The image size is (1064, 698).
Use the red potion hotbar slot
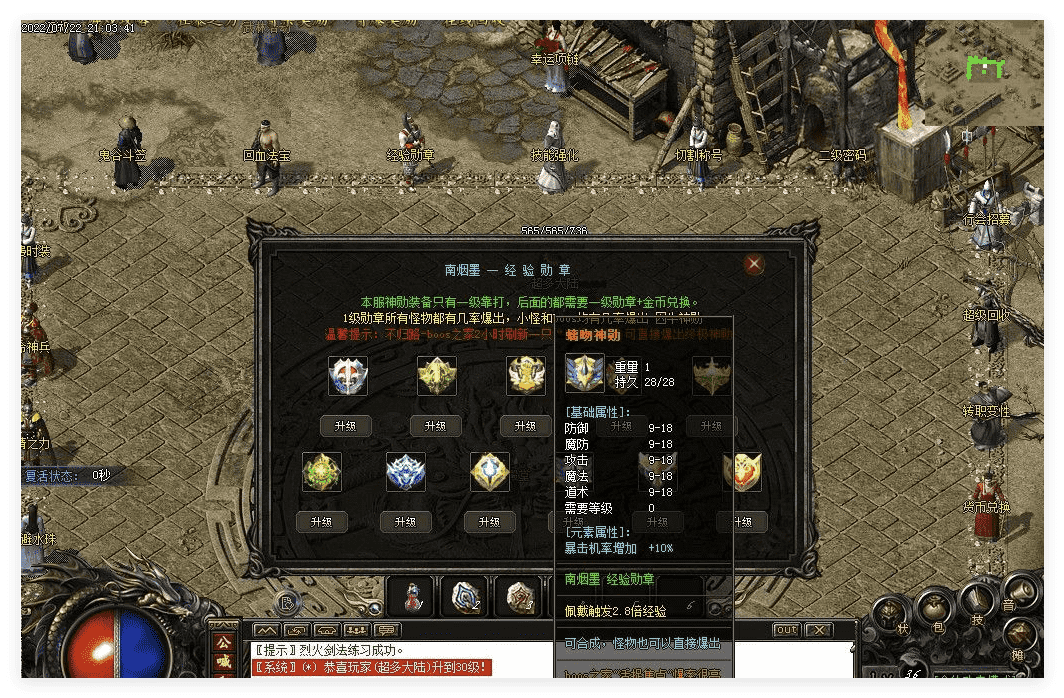pos(411,596)
